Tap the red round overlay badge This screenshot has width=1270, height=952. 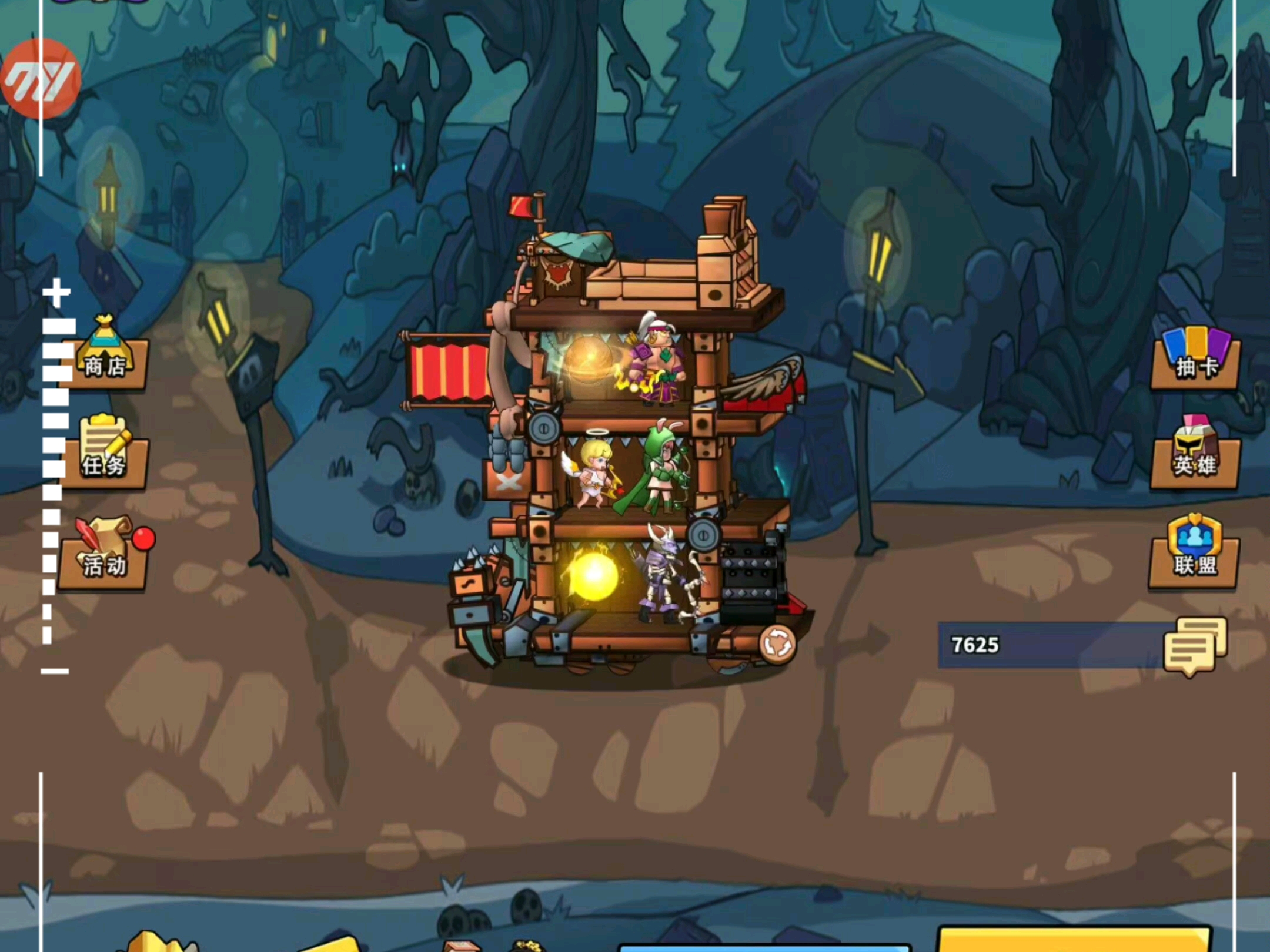coord(40,79)
